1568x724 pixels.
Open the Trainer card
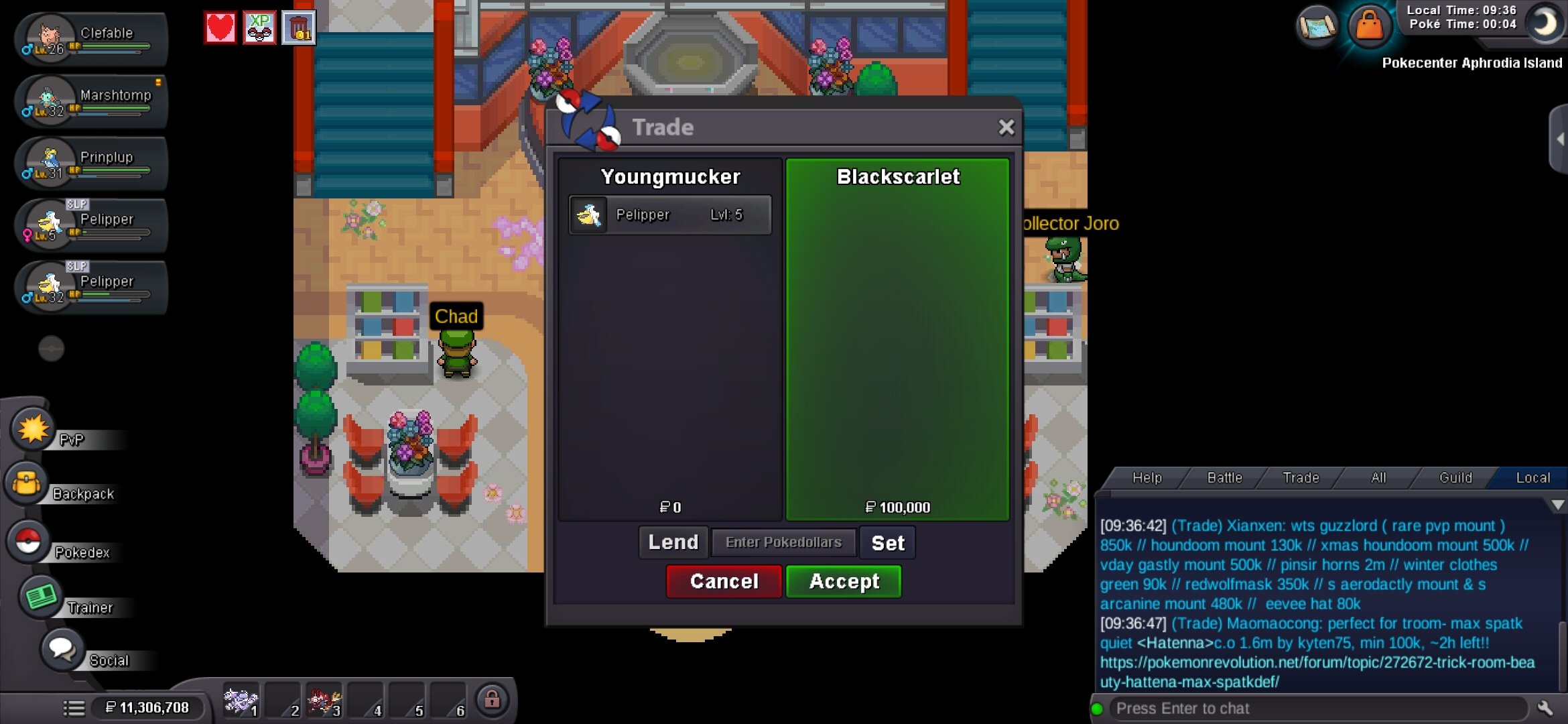tap(40, 597)
